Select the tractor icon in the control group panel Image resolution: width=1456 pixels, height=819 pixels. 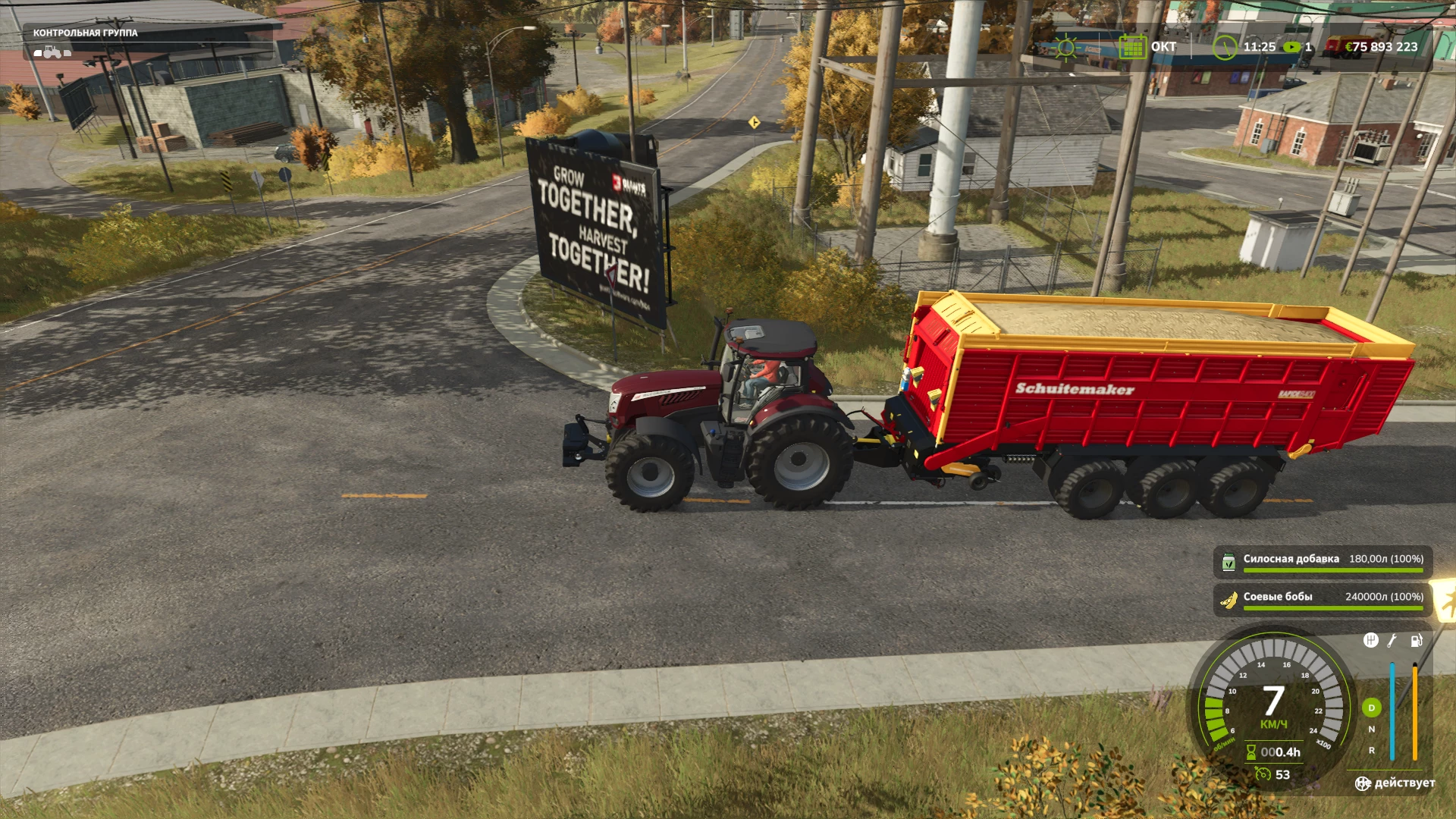pos(52,52)
